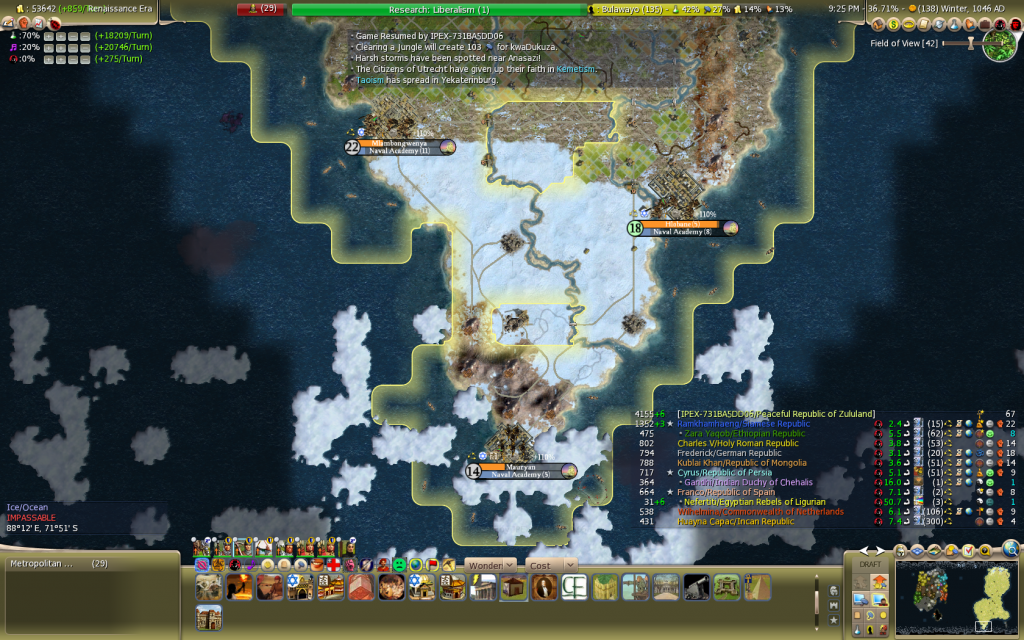Open the globe view magnifier button

click(1011, 548)
